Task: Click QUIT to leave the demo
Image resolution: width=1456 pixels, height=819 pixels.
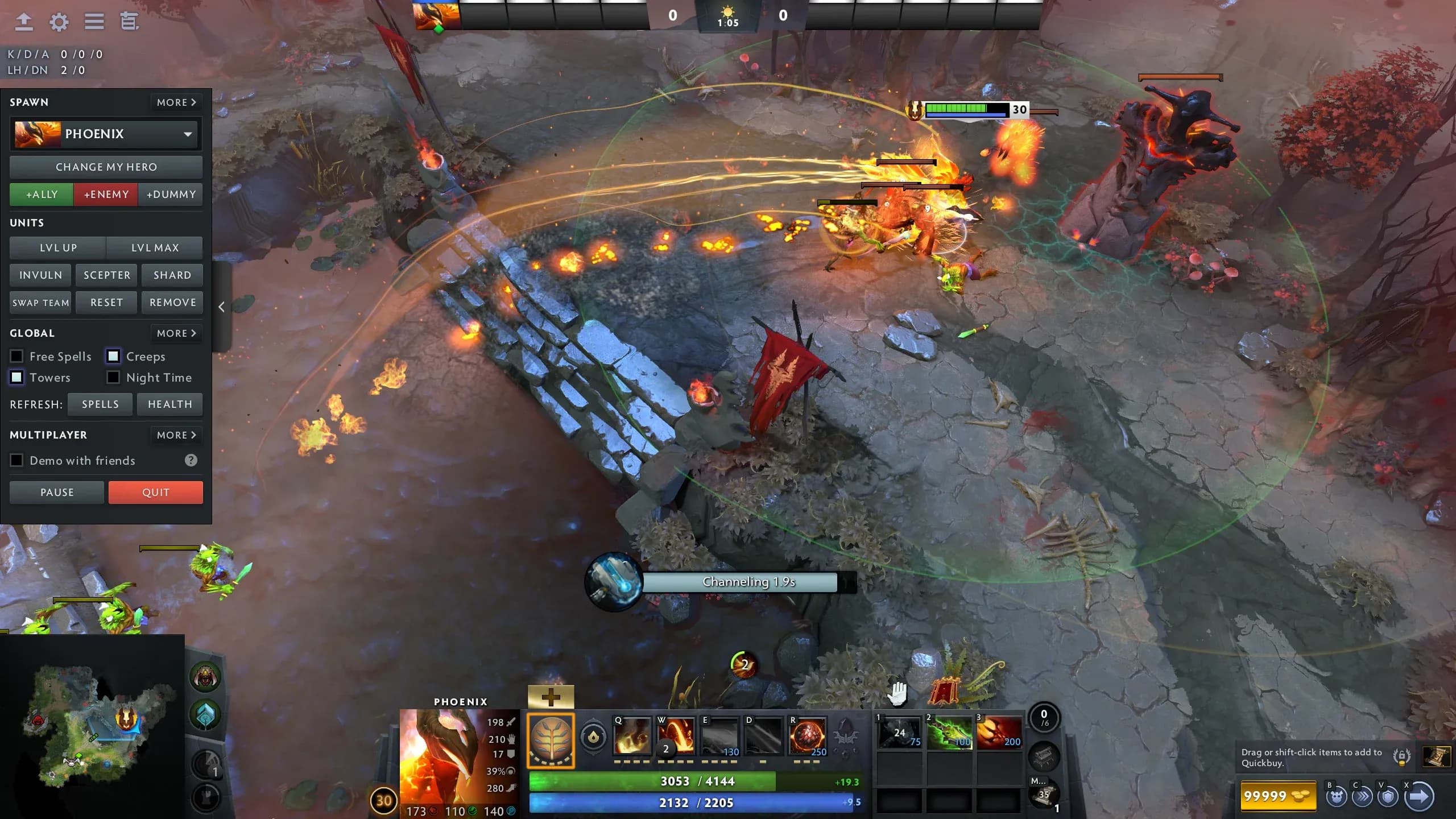Action: pos(156,492)
